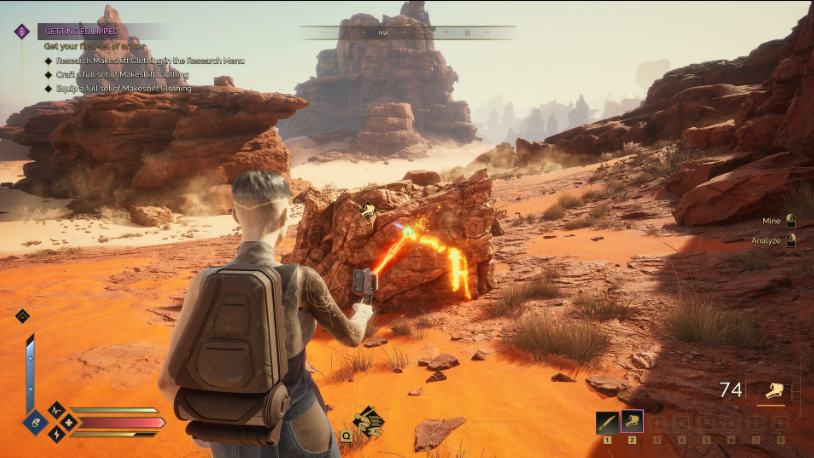This screenshot has width=814, height=458.
Task: Click the ability icon beside the Q key
Action: 367,421
